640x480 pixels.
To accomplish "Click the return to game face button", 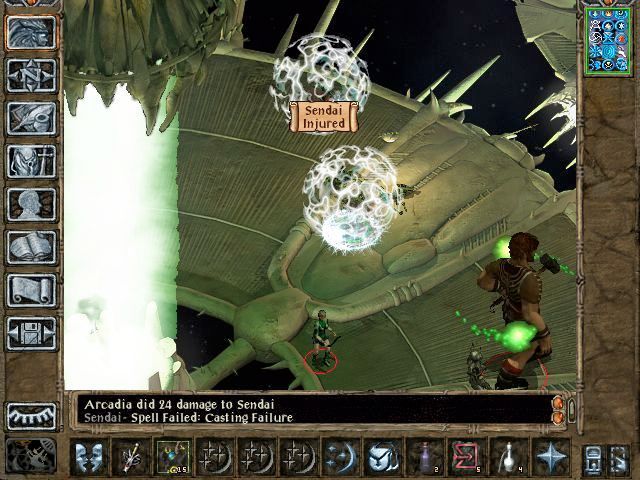I will pyautogui.click(x=31, y=32).
